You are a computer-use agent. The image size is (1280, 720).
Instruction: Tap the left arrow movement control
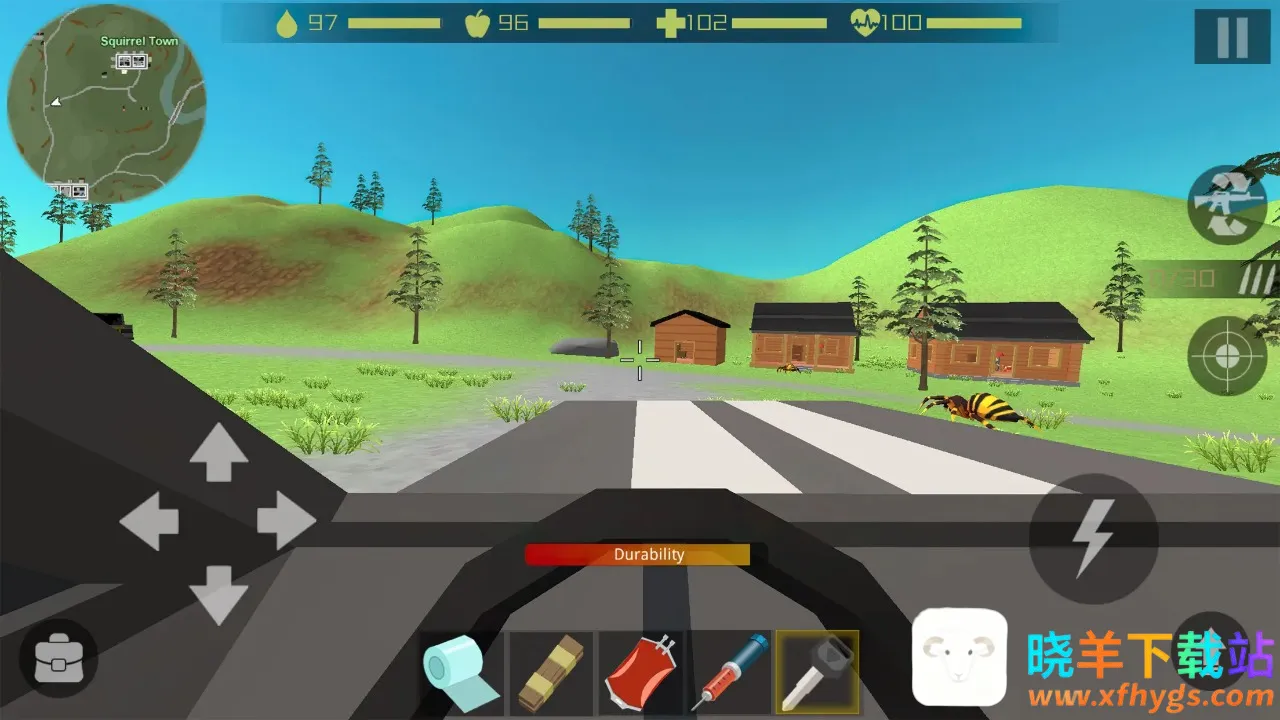pos(149,521)
